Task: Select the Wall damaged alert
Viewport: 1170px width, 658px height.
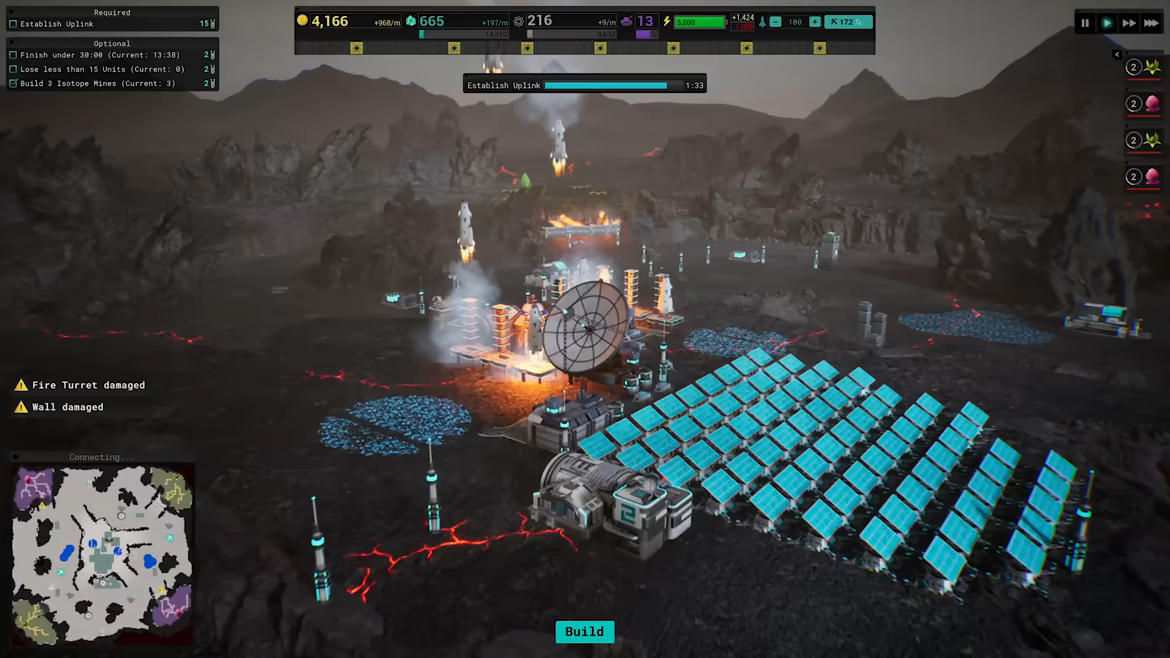Action: point(67,407)
